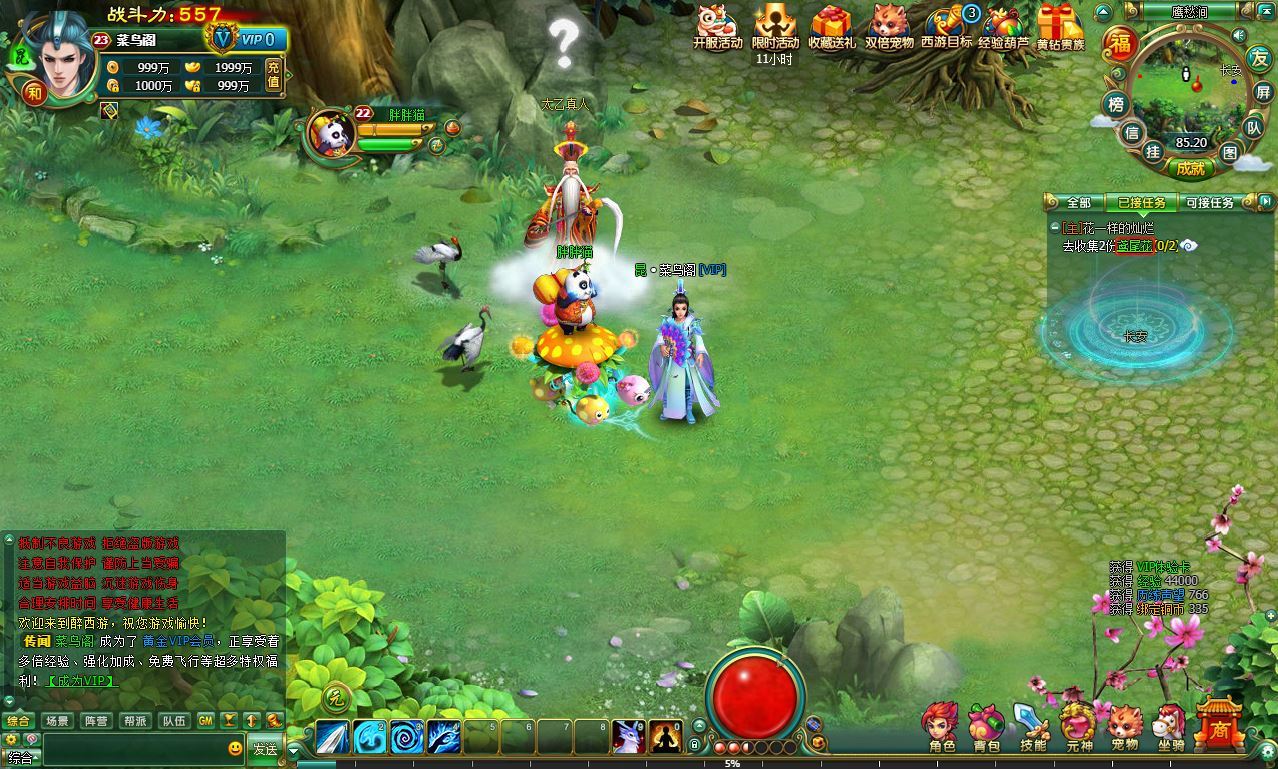Select the 场景 chat channel tab
Viewport: 1278px width, 769px height.
57,721
